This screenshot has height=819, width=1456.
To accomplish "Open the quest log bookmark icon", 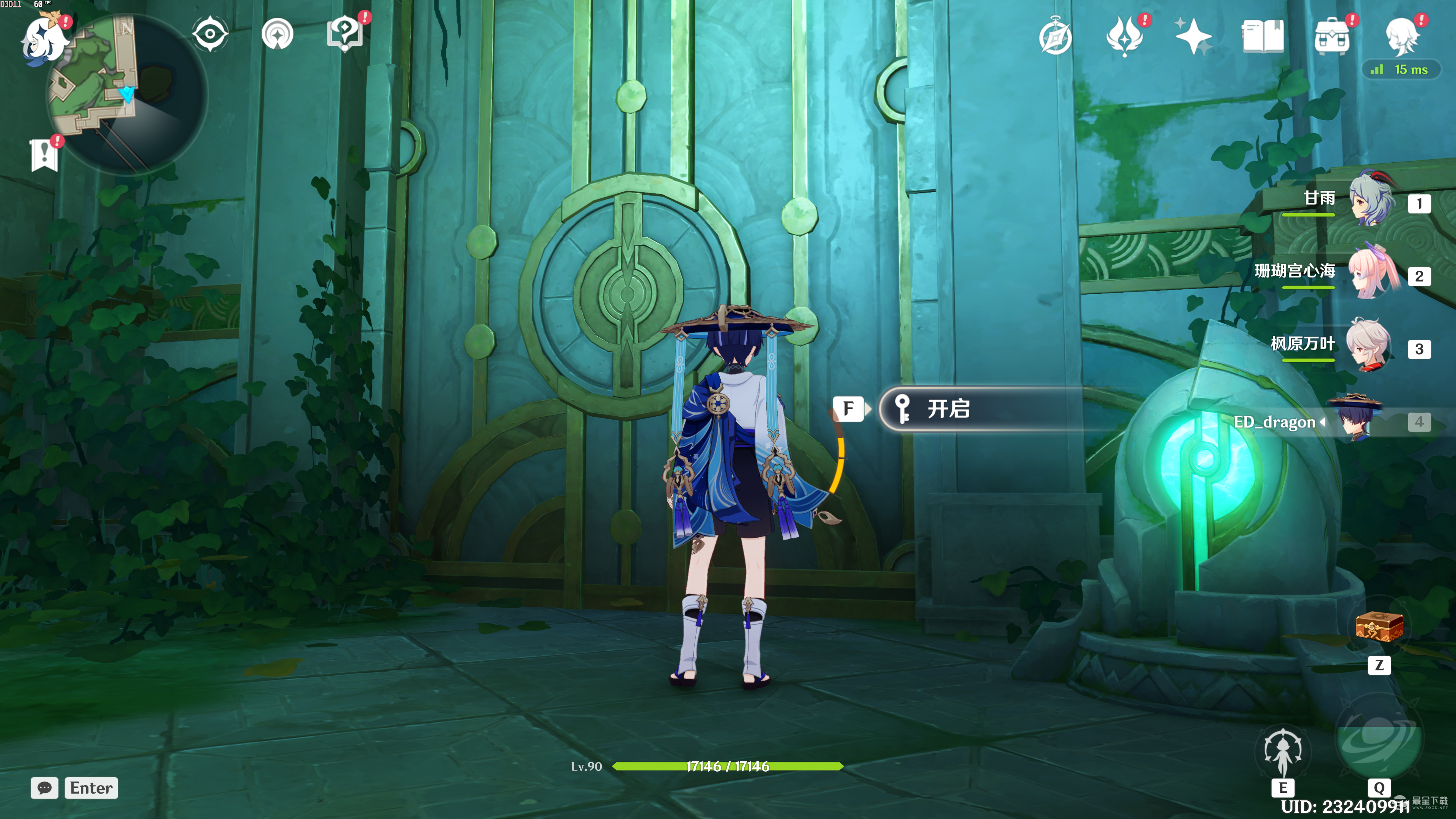I will pyautogui.click(x=44, y=154).
